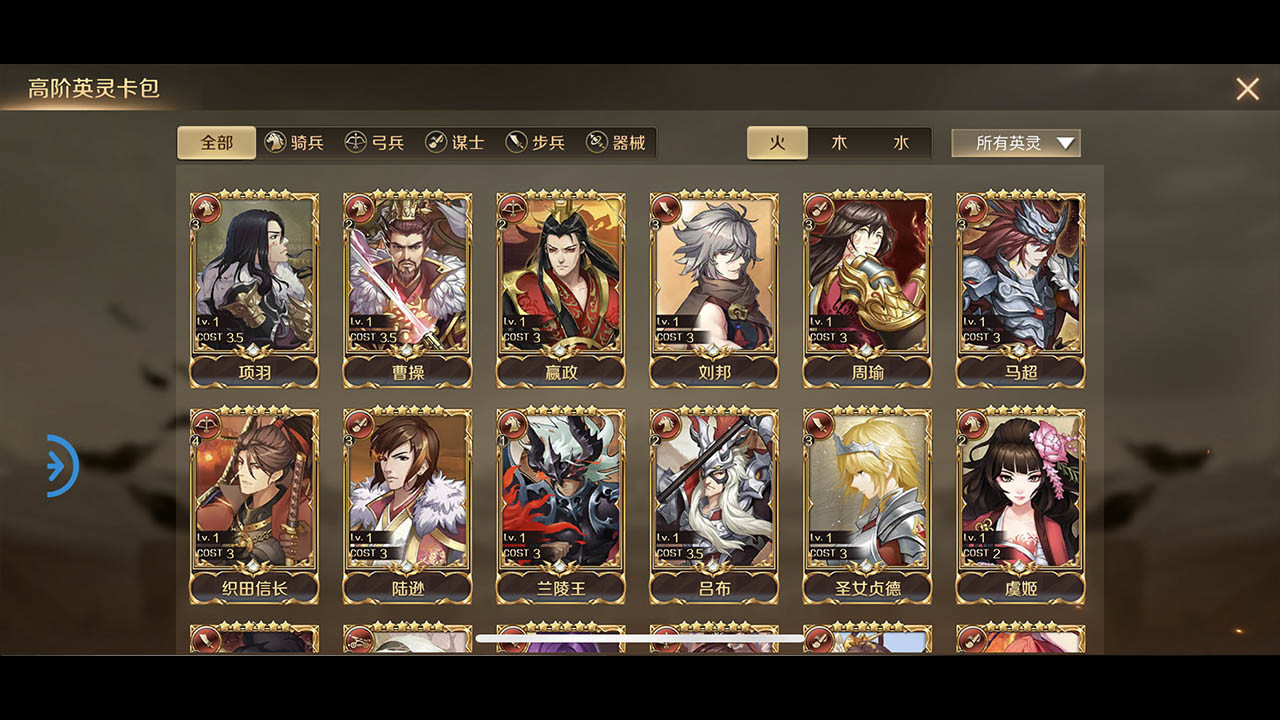Open the 谋士 category tab
This screenshot has width=1280, height=720.
458,142
